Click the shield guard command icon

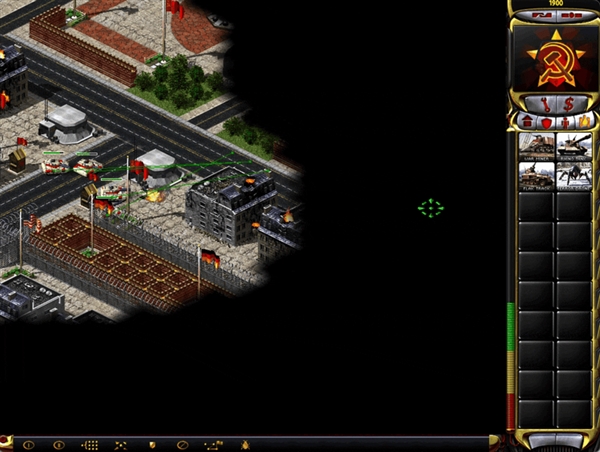click(x=152, y=444)
